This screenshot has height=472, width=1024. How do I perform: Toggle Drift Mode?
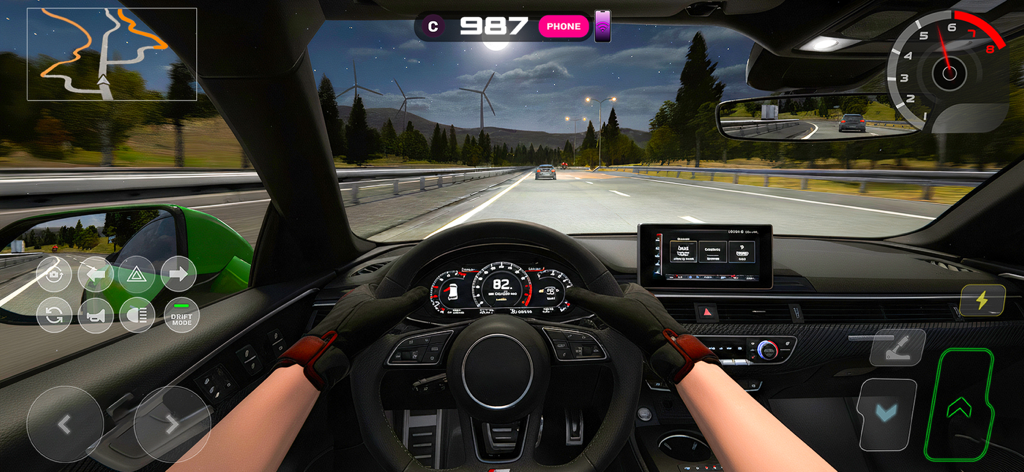[181, 315]
